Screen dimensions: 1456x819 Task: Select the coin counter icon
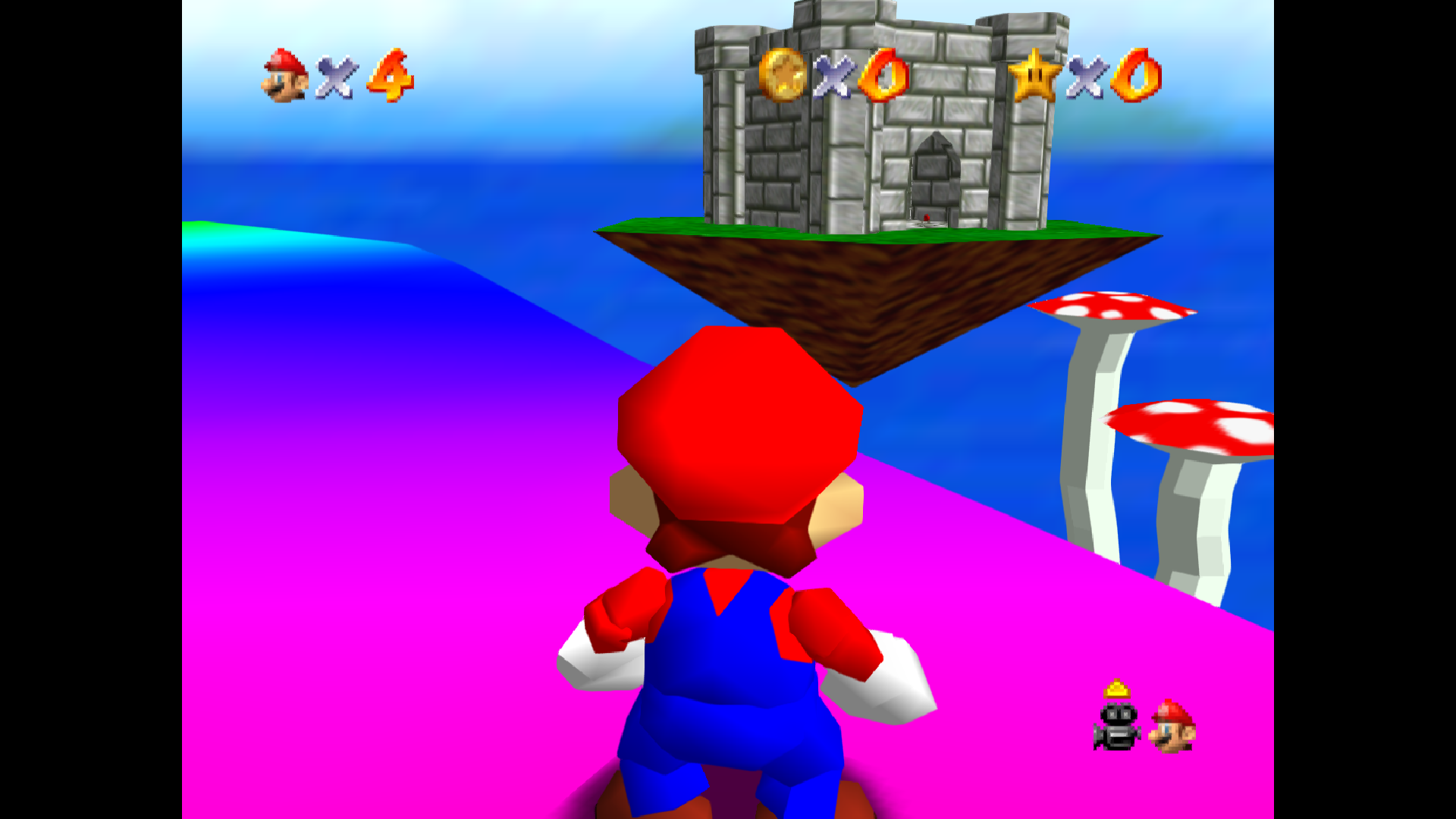click(781, 76)
